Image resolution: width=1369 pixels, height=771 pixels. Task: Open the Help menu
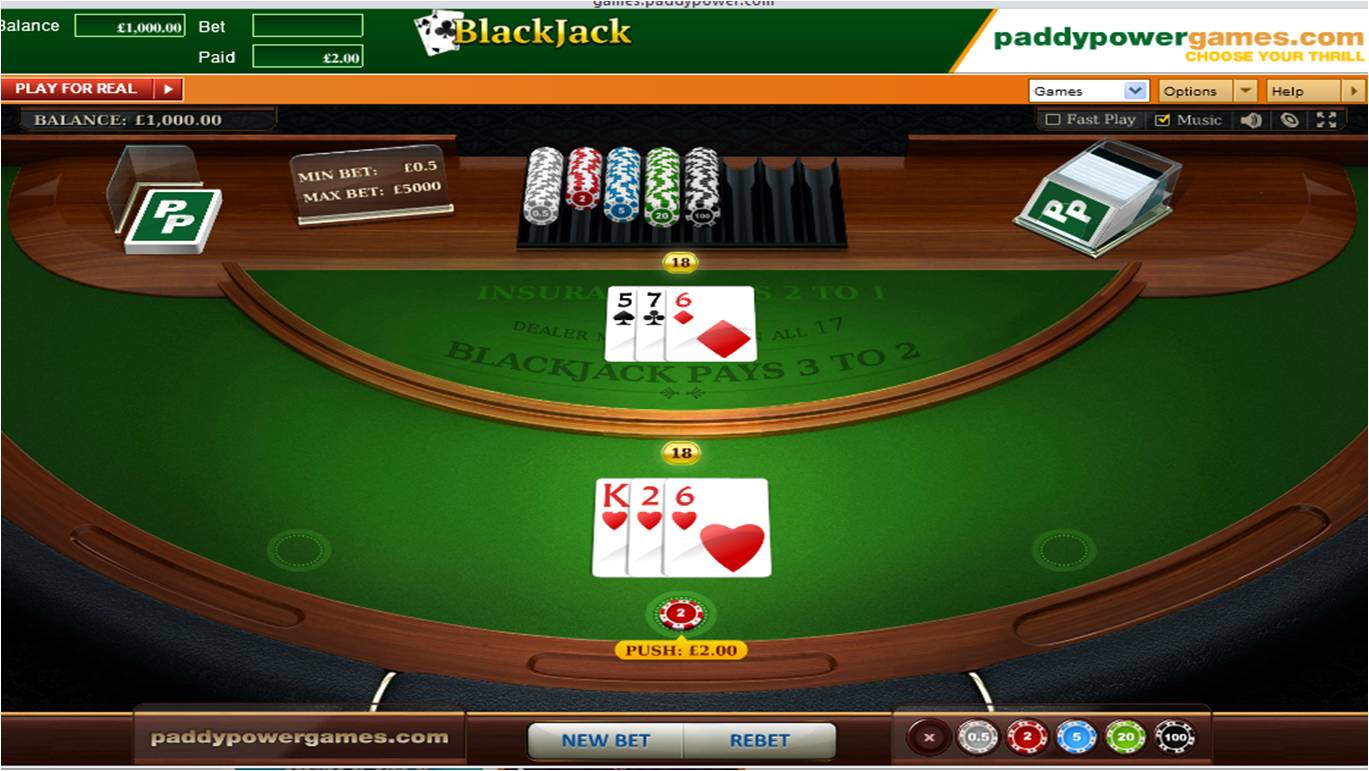pos(1315,91)
